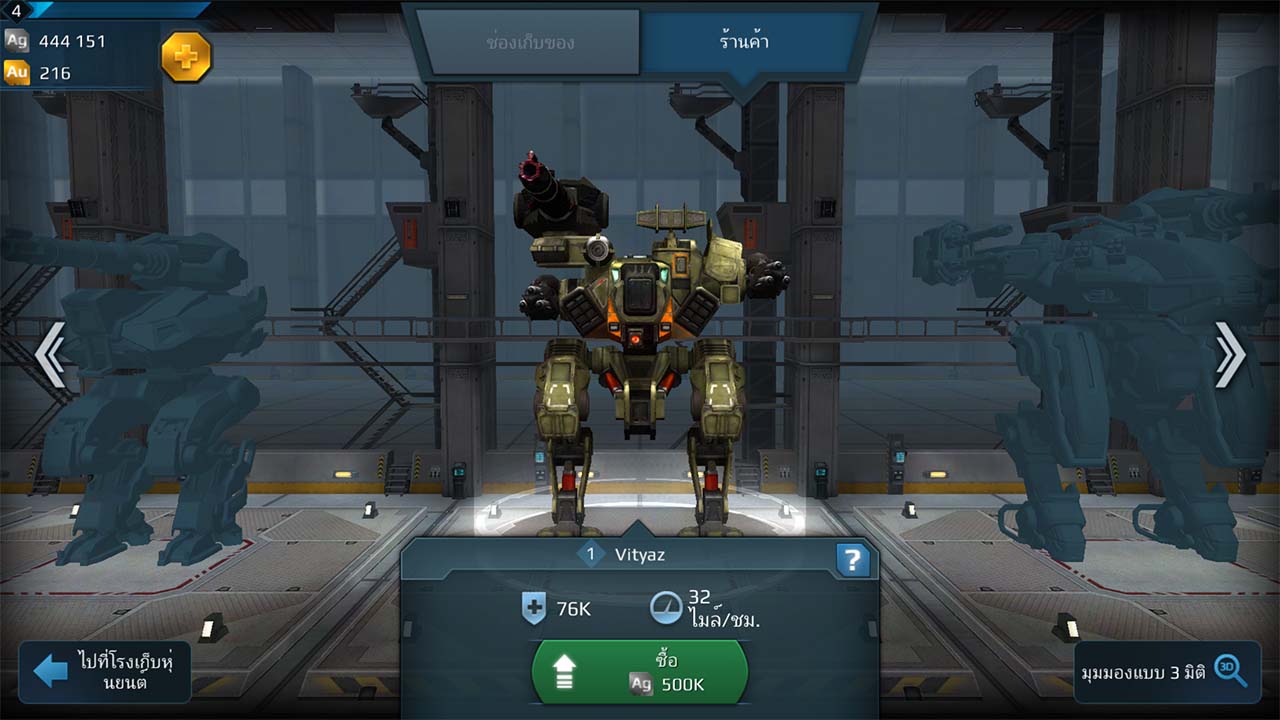
Task: Buy Vityaz for 500K silver
Action: [x=640, y=672]
